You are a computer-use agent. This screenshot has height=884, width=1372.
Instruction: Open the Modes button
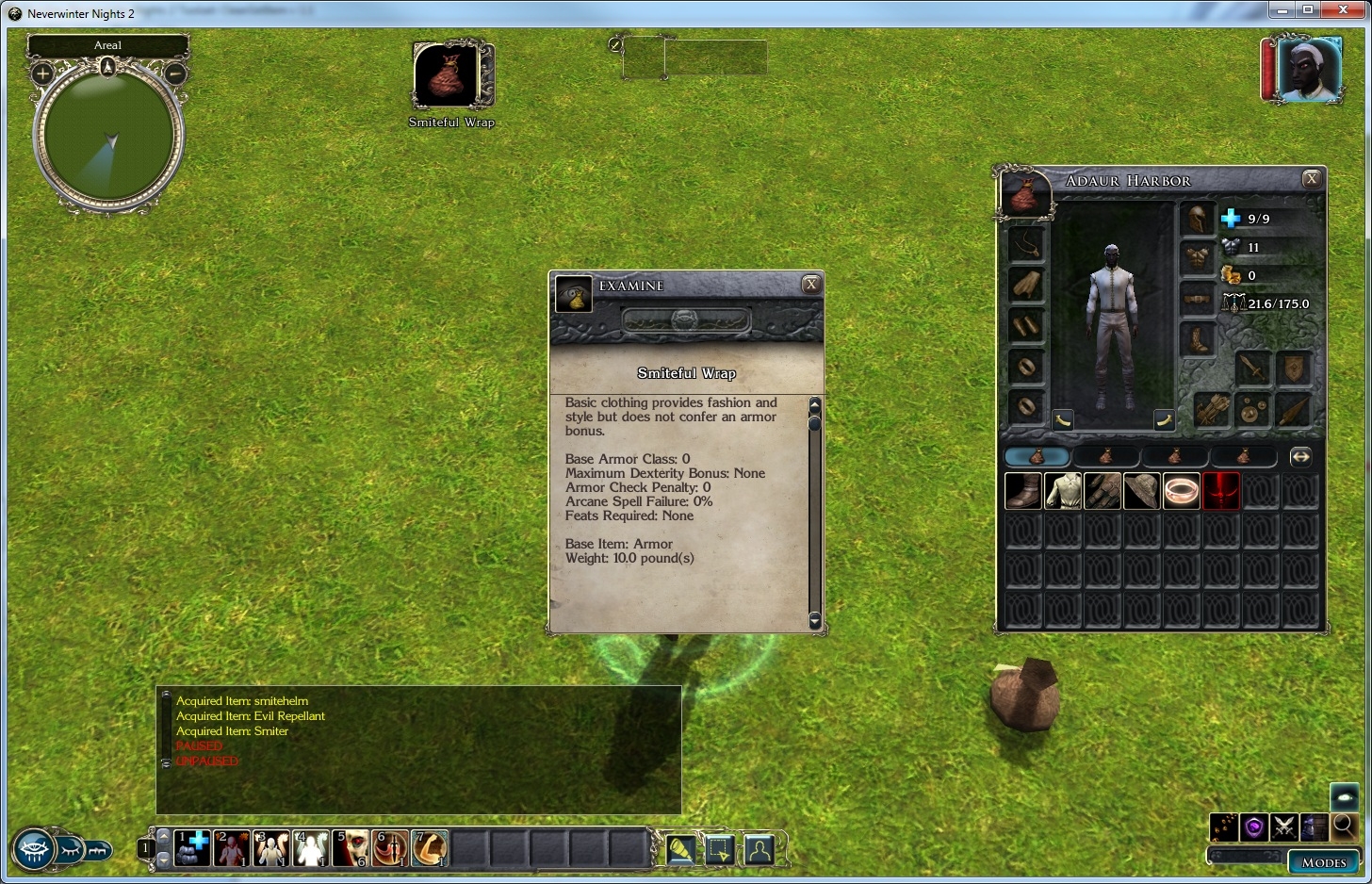pos(1324,861)
